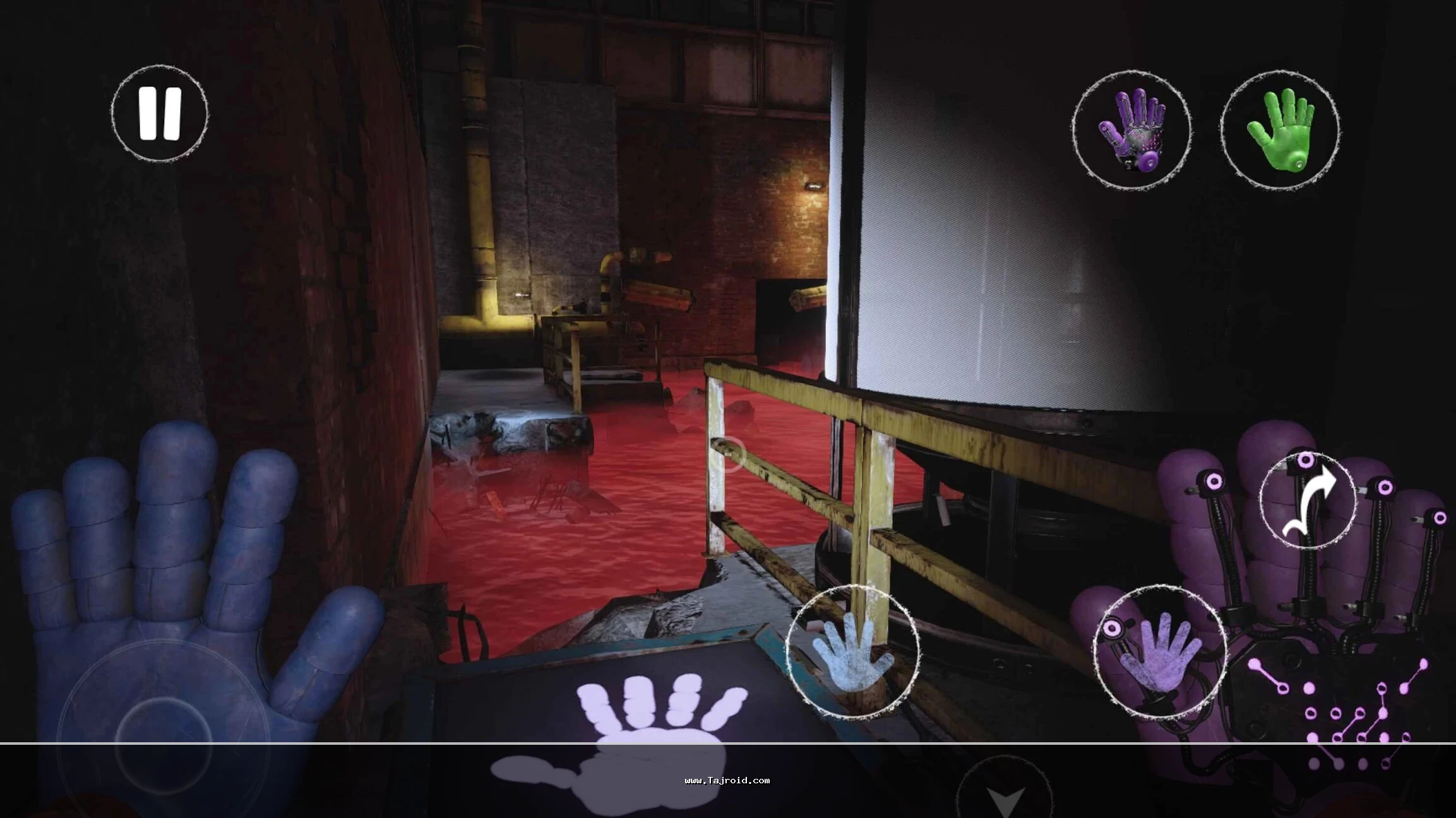Switch to the purple hand
The height and width of the screenshot is (818, 1456).
1131,131
